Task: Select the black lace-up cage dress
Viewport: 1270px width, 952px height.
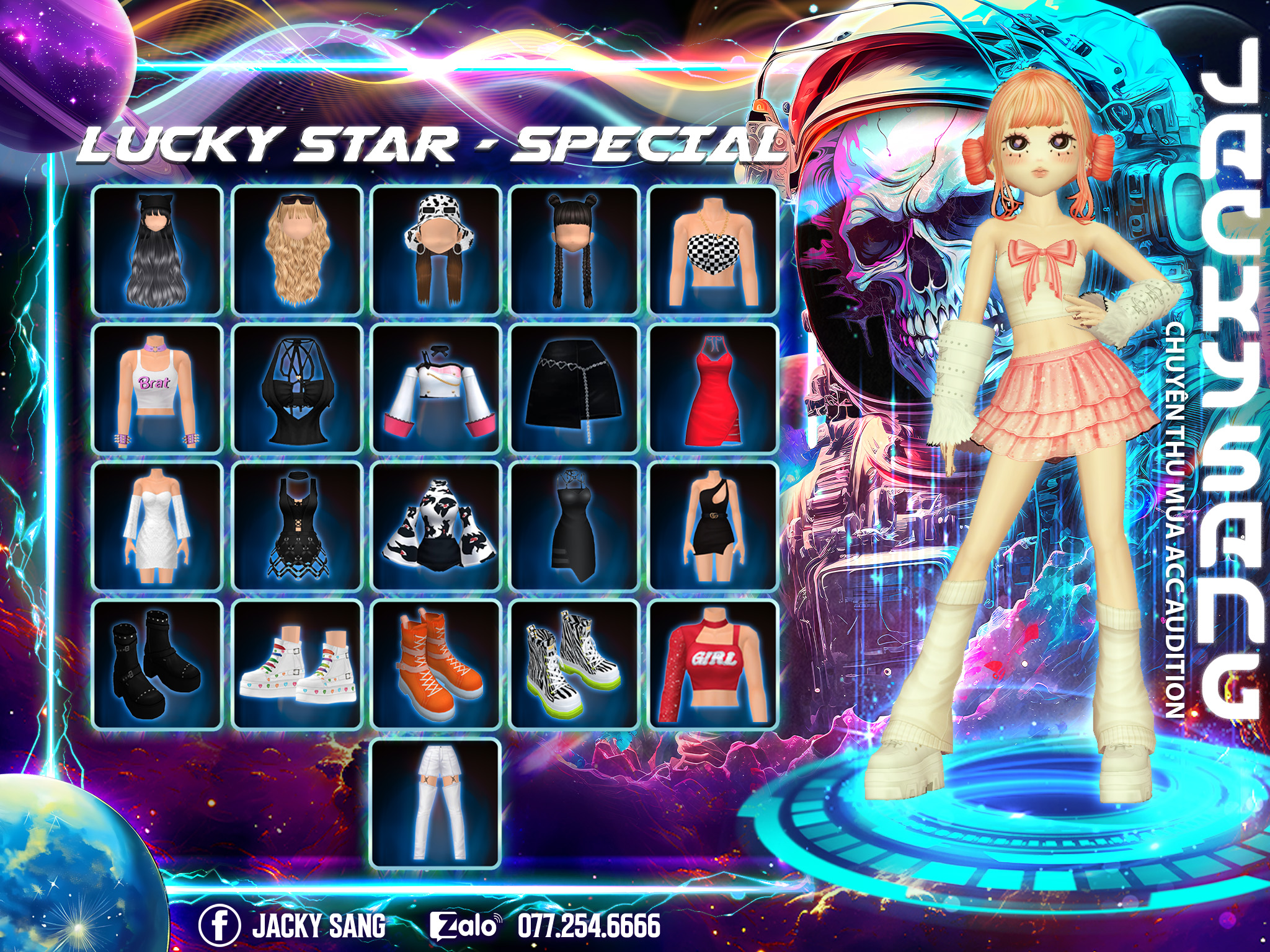Action: tap(297, 527)
